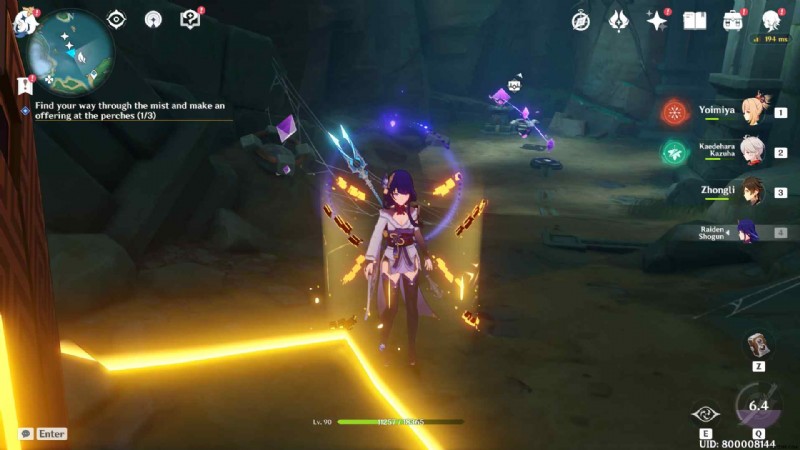This screenshot has width=800, height=450.
Task: Open the Wish four-point star icon
Action: point(657,20)
